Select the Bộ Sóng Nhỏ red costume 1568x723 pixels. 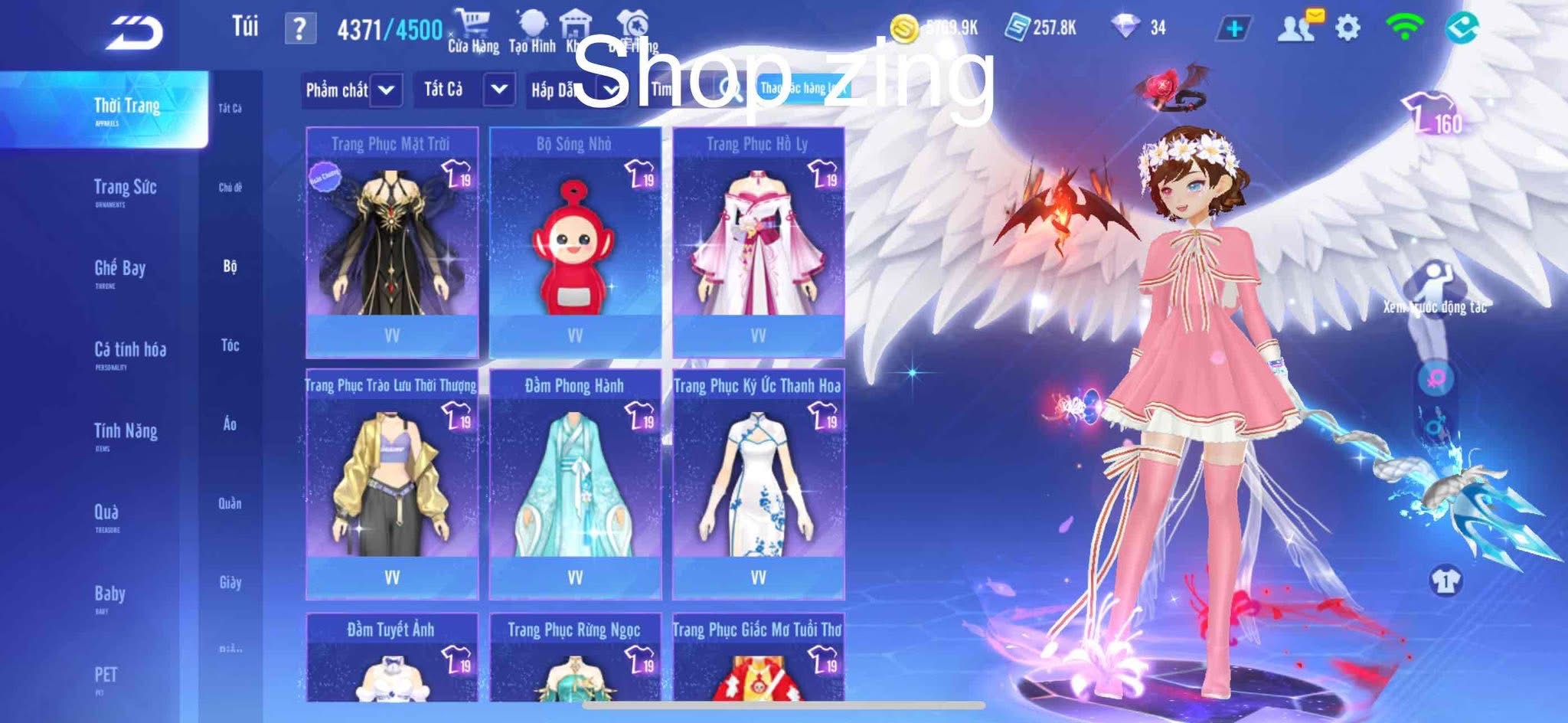[x=574, y=241]
